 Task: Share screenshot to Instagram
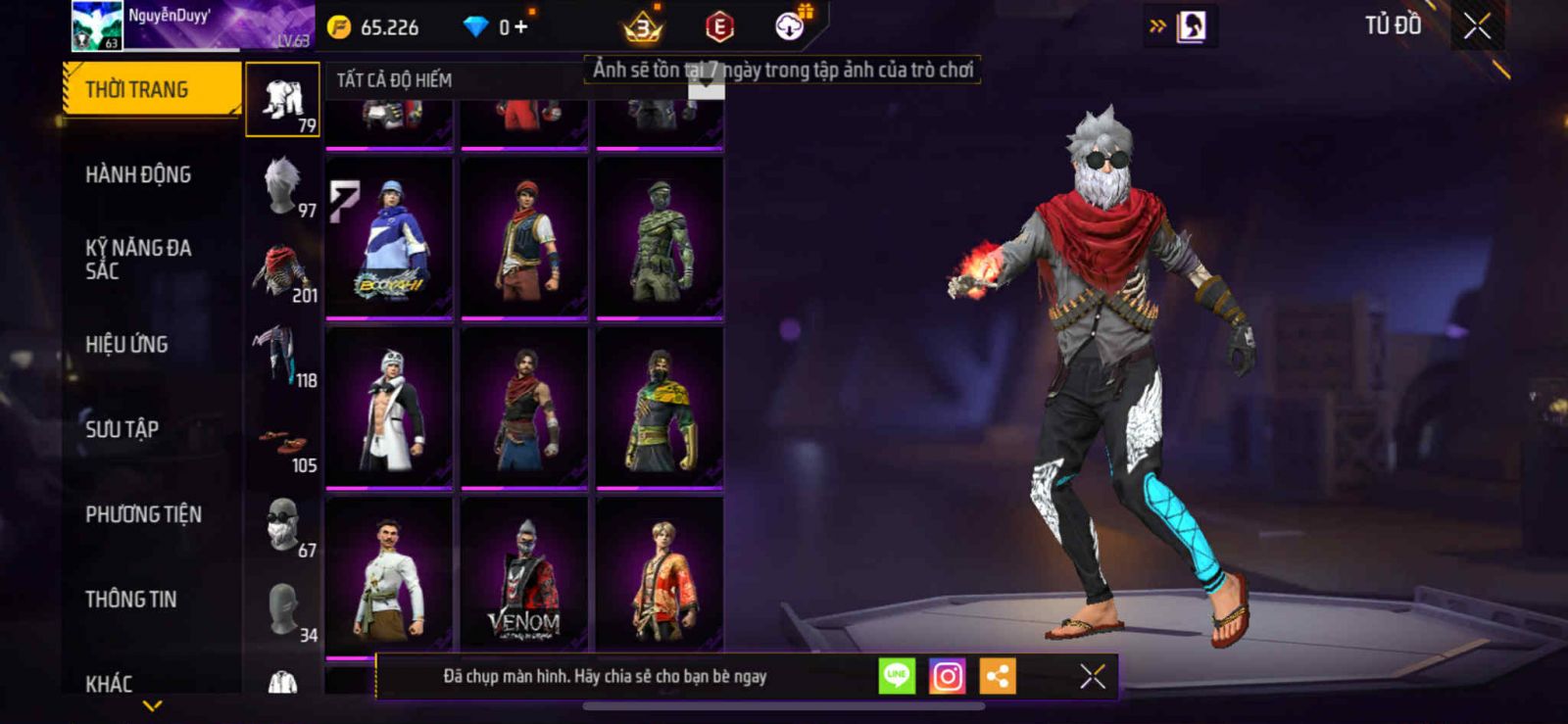(947, 676)
